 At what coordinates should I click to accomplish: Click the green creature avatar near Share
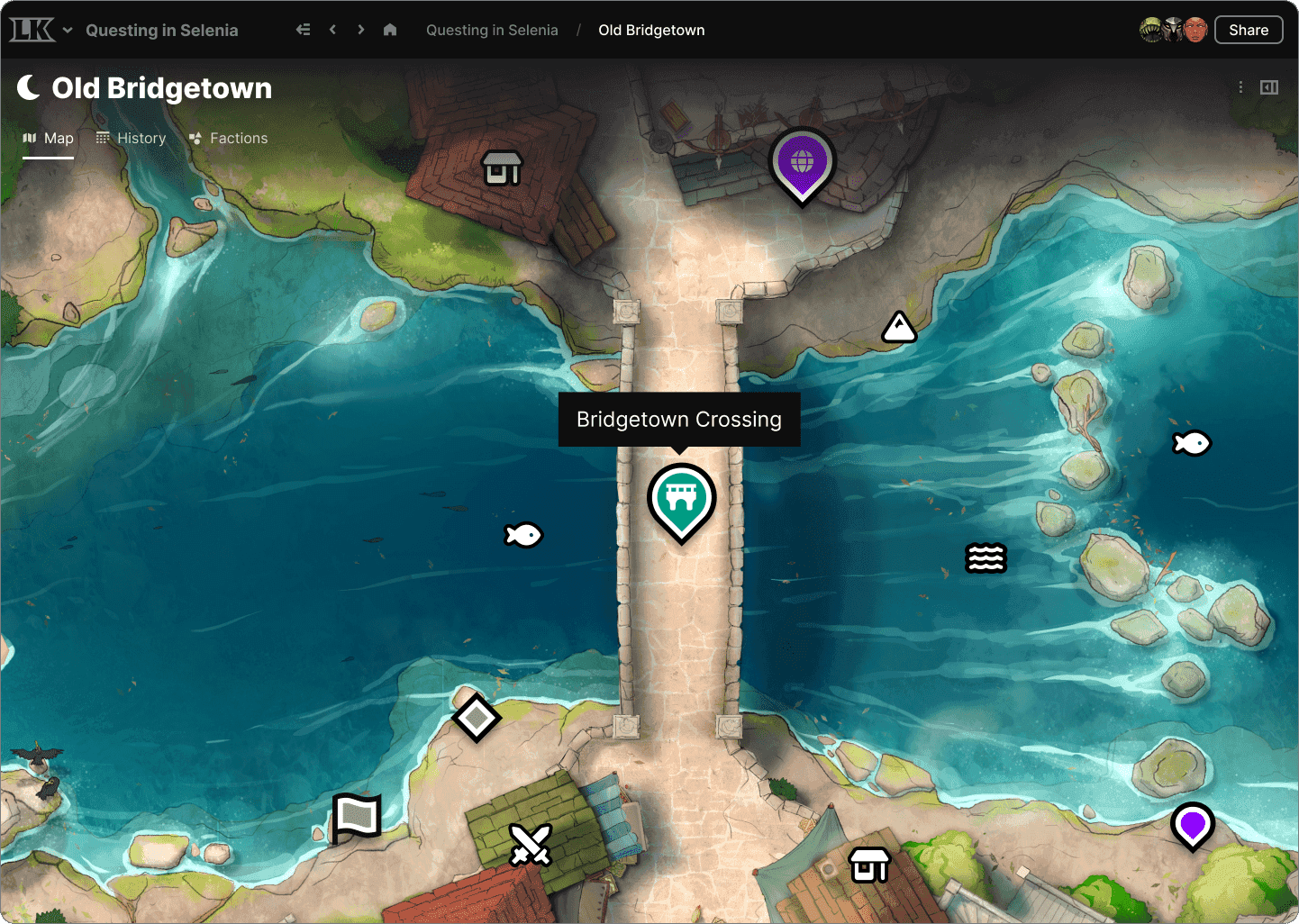(x=1151, y=29)
